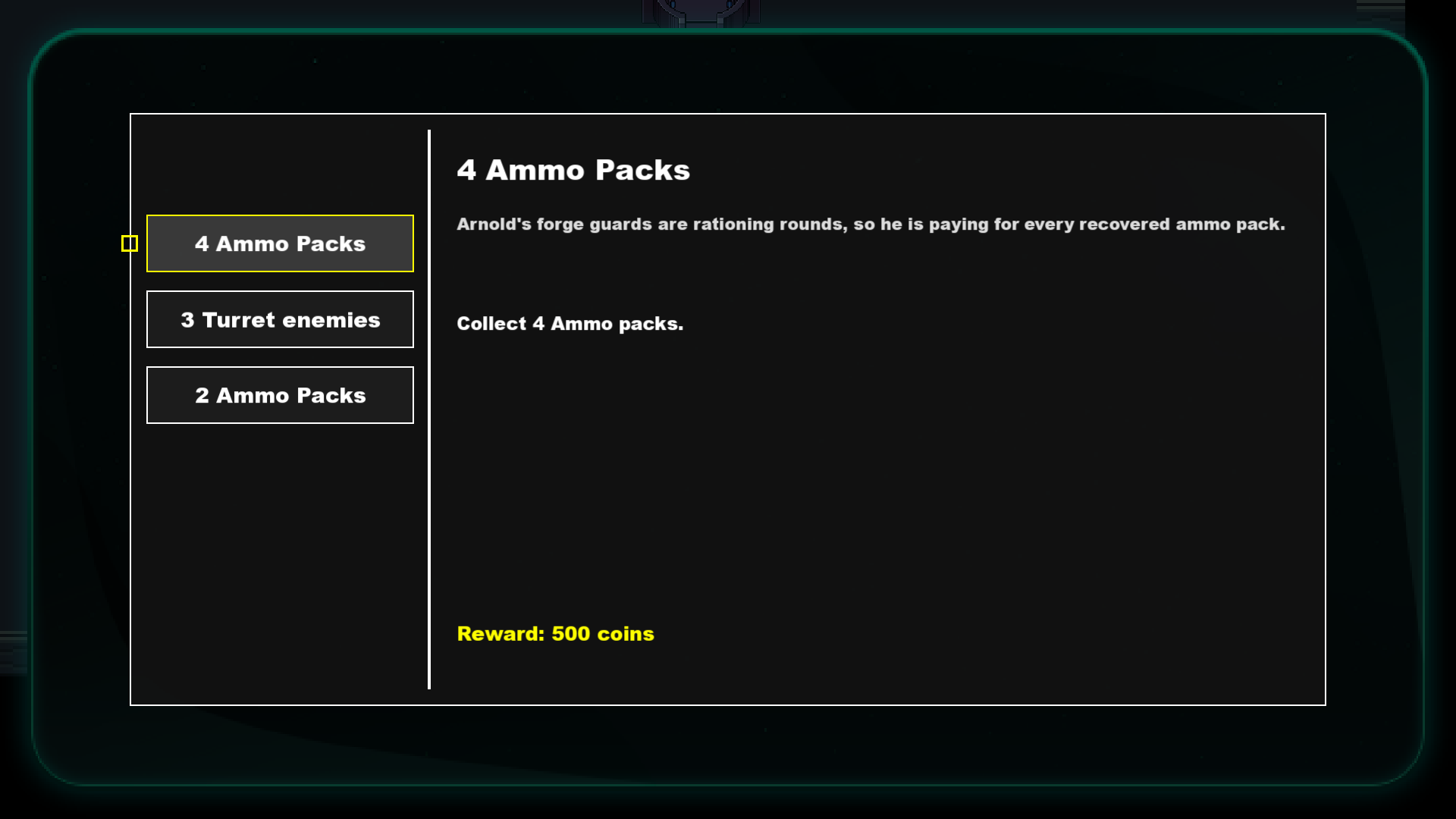The height and width of the screenshot is (819, 1456).
Task: Click Arnold's forge guards description text
Action: [x=871, y=224]
